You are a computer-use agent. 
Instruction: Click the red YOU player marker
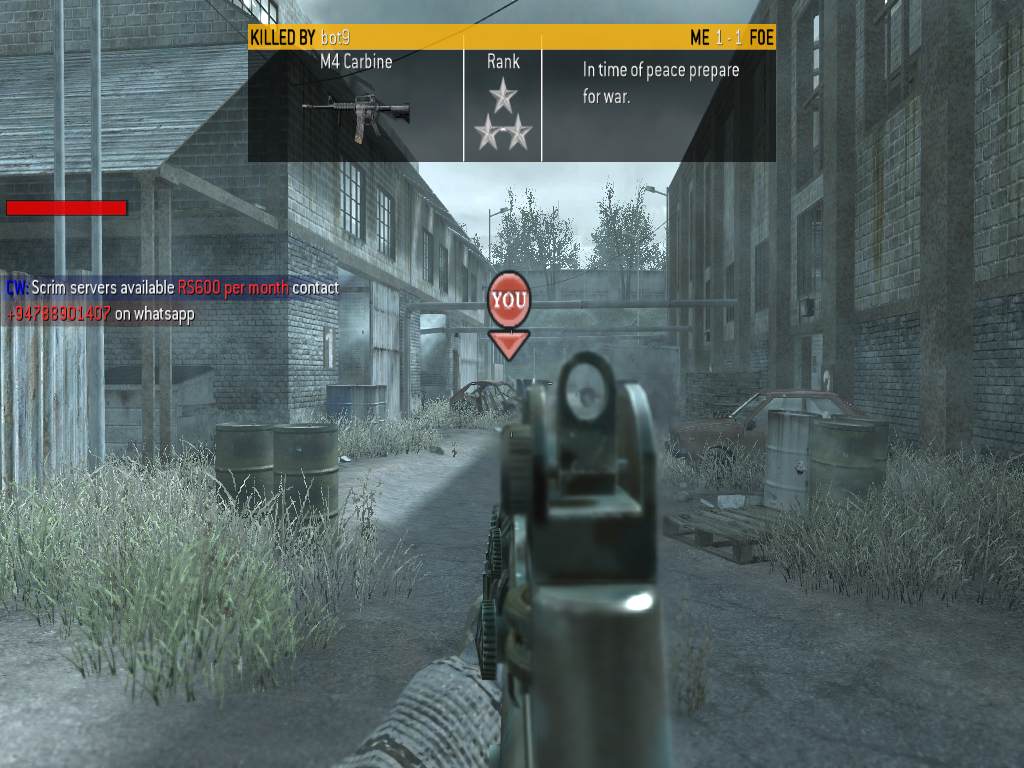click(508, 300)
